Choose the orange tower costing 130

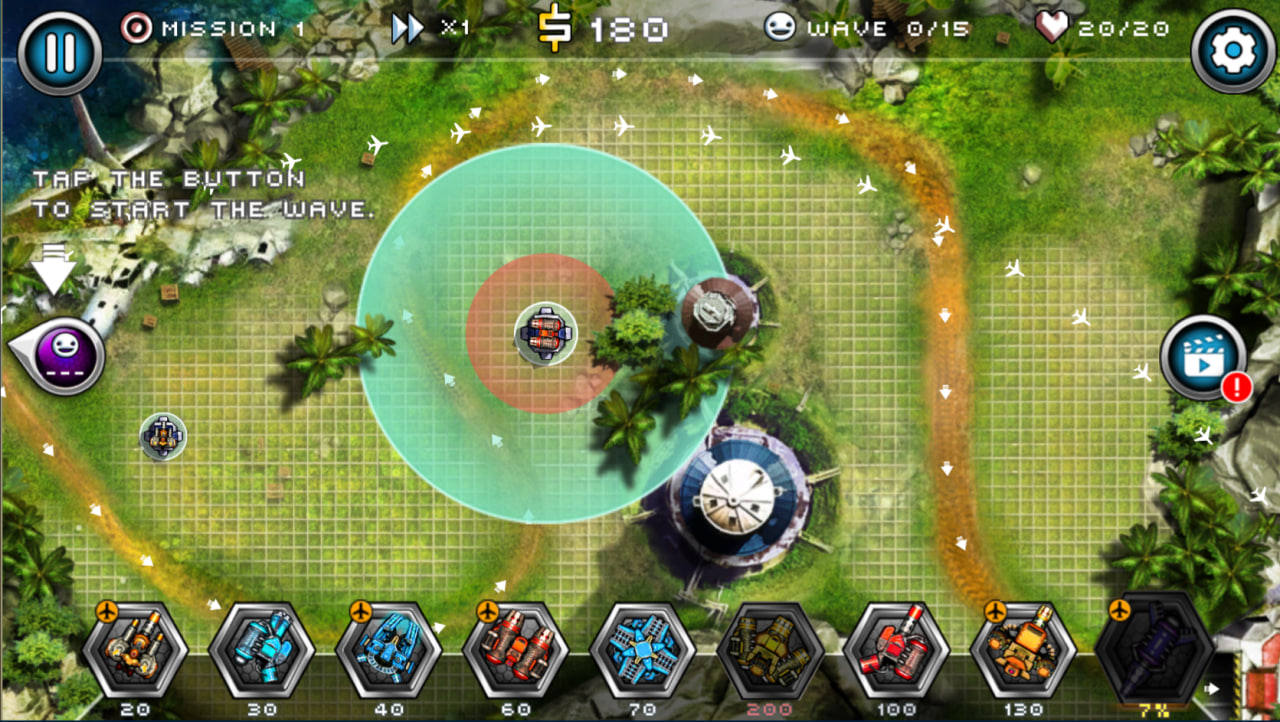coord(1022,650)
